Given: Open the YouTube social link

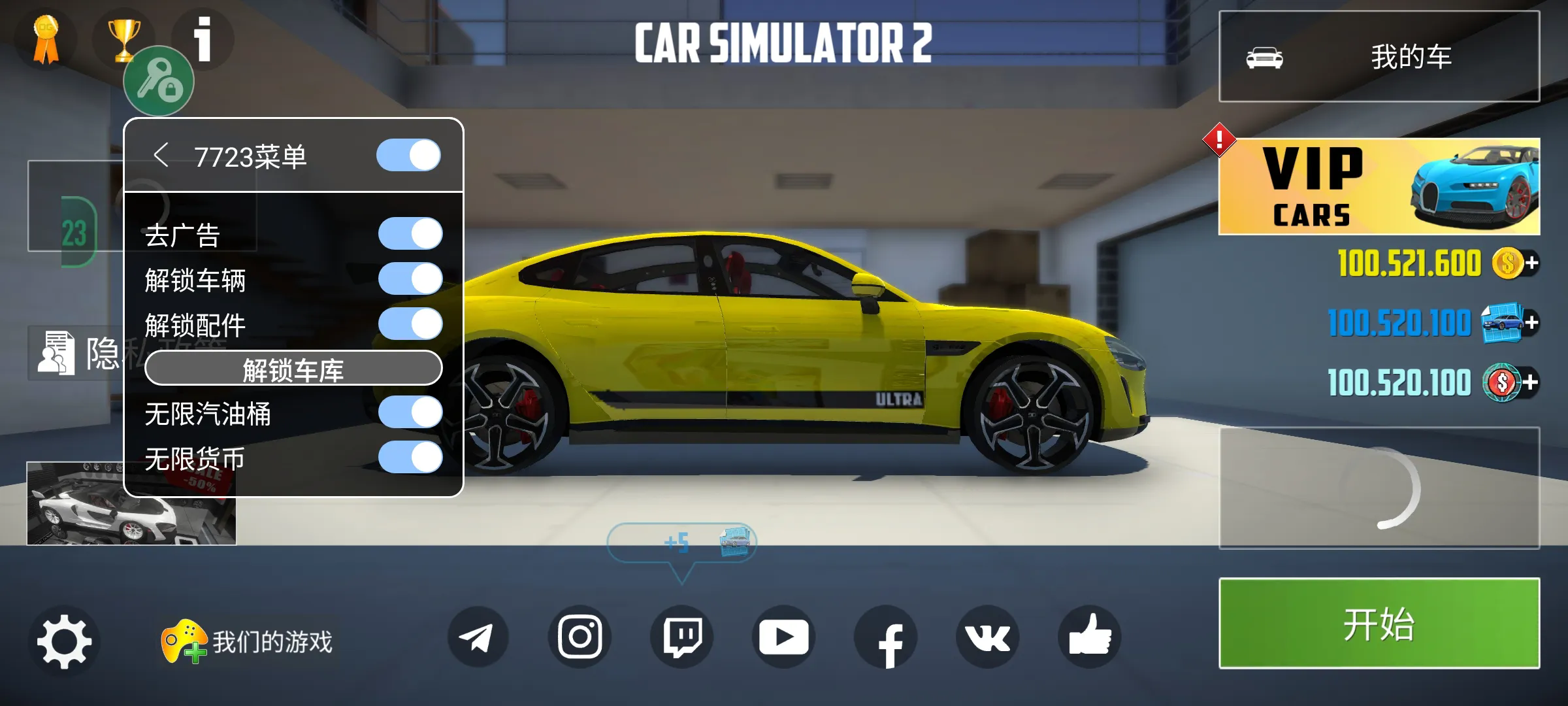Looking at the screenshot, I should (x=783, y=637).
